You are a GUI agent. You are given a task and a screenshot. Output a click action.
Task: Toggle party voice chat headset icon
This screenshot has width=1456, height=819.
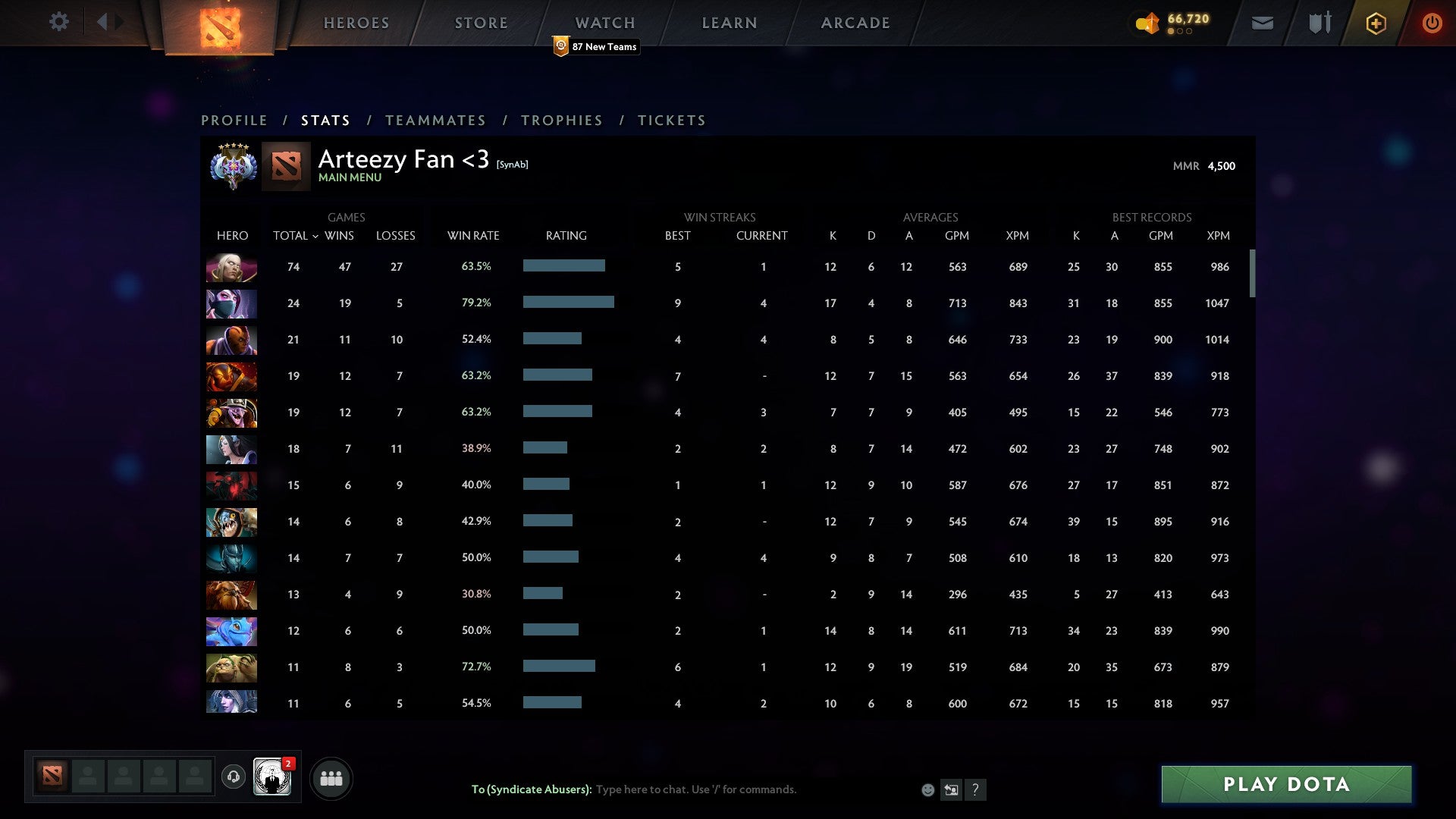point(234,777)
